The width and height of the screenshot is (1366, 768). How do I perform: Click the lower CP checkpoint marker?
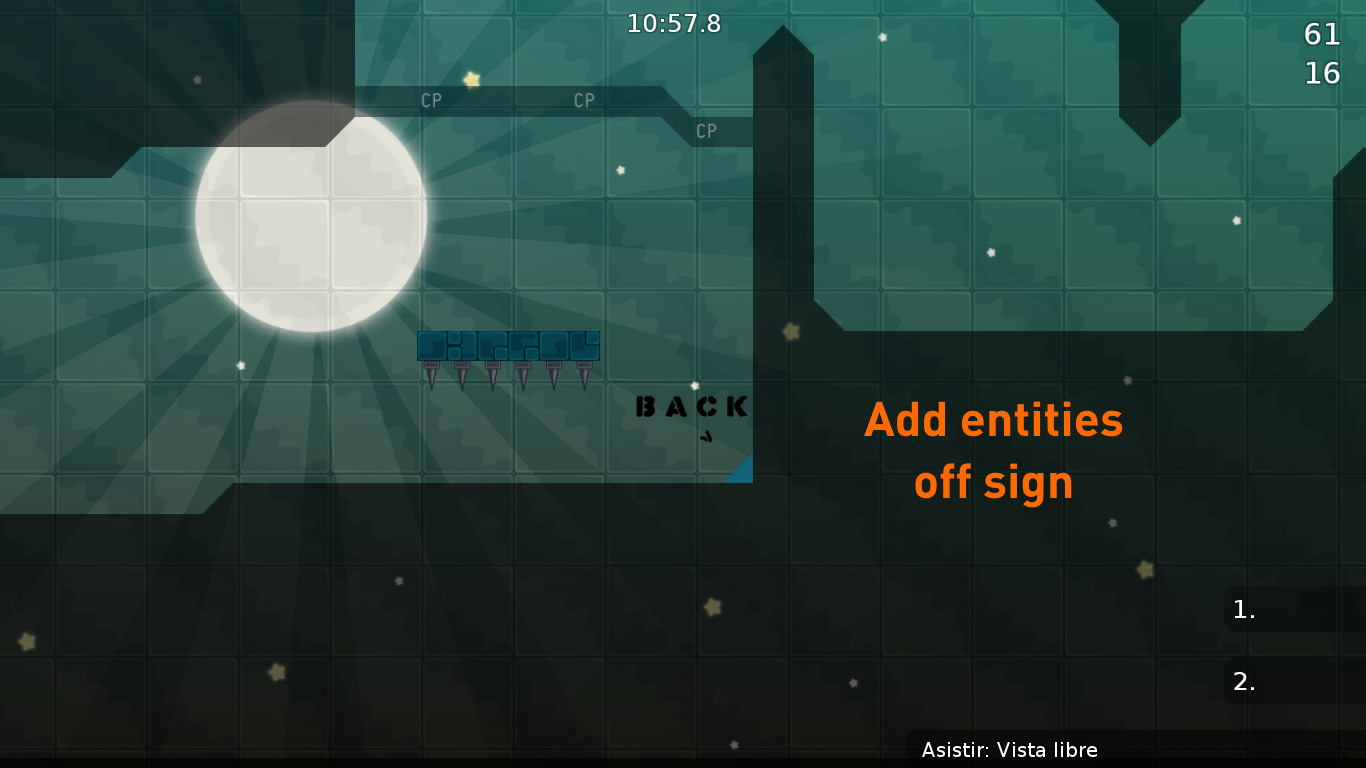(707, 131)
